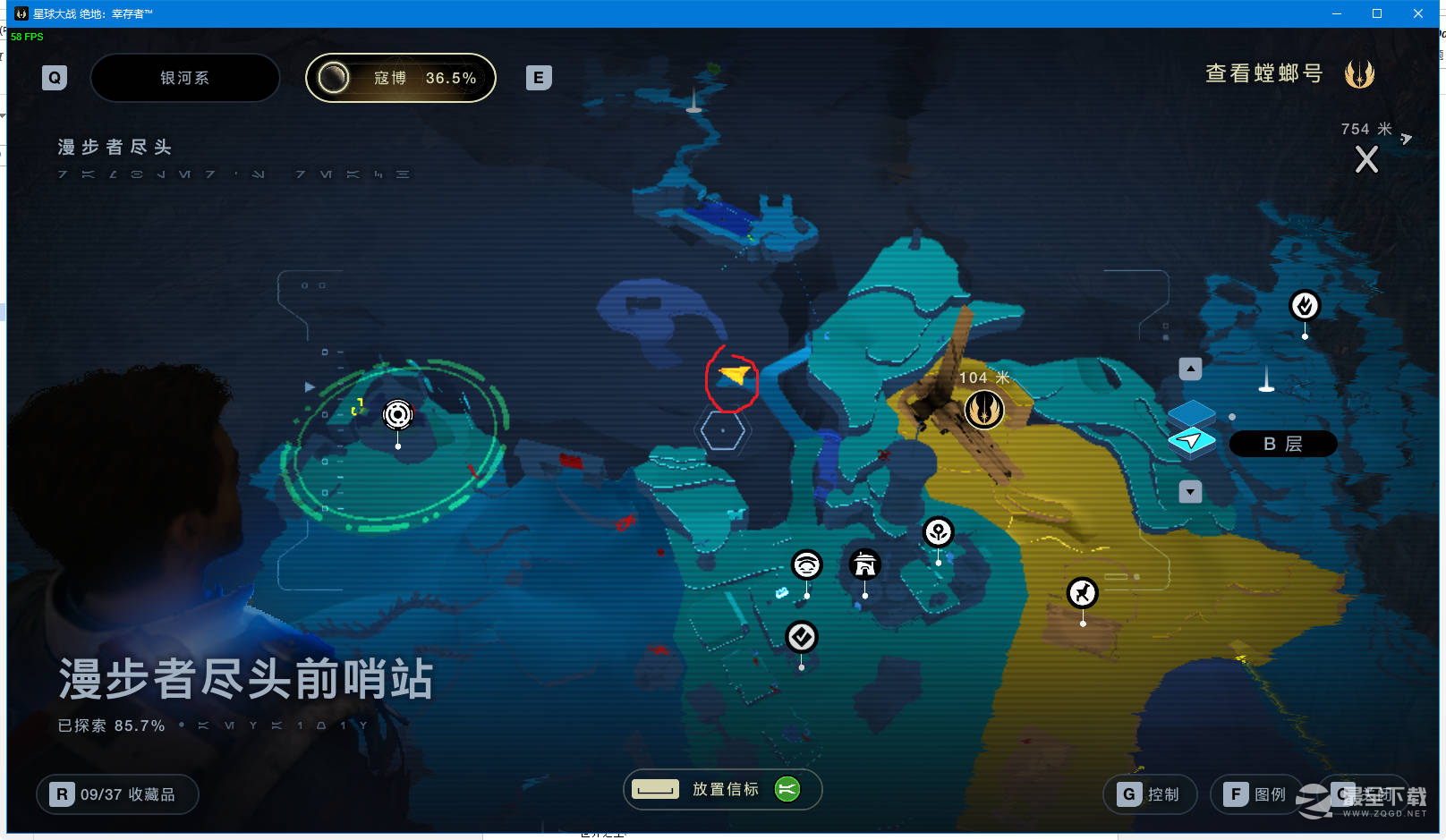Click the up arrow to view a higher layer
Viewport: 1446px width, 840px height.
tap(1190, 368)
